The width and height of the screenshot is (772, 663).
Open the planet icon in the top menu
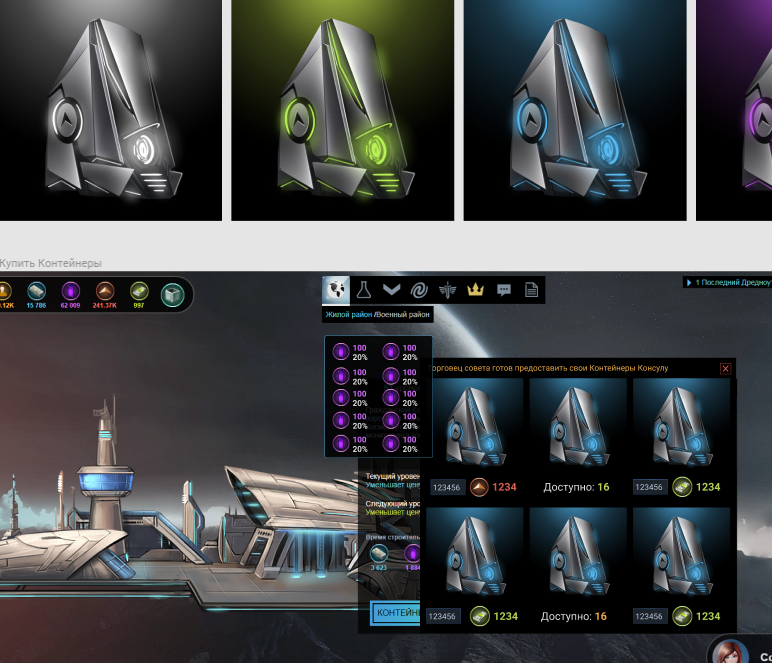336,290
